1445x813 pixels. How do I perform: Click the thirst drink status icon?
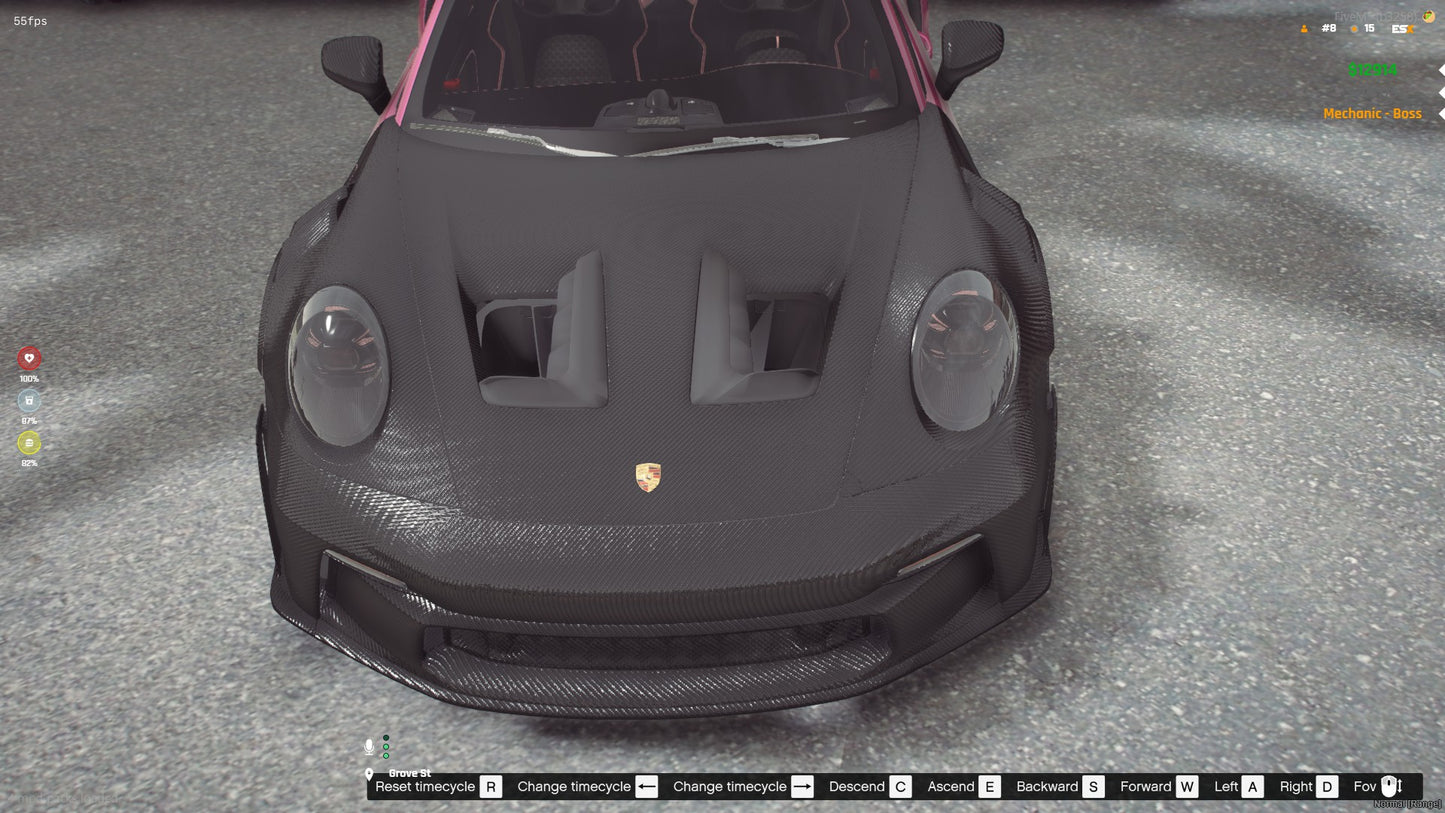coord(29,399)
